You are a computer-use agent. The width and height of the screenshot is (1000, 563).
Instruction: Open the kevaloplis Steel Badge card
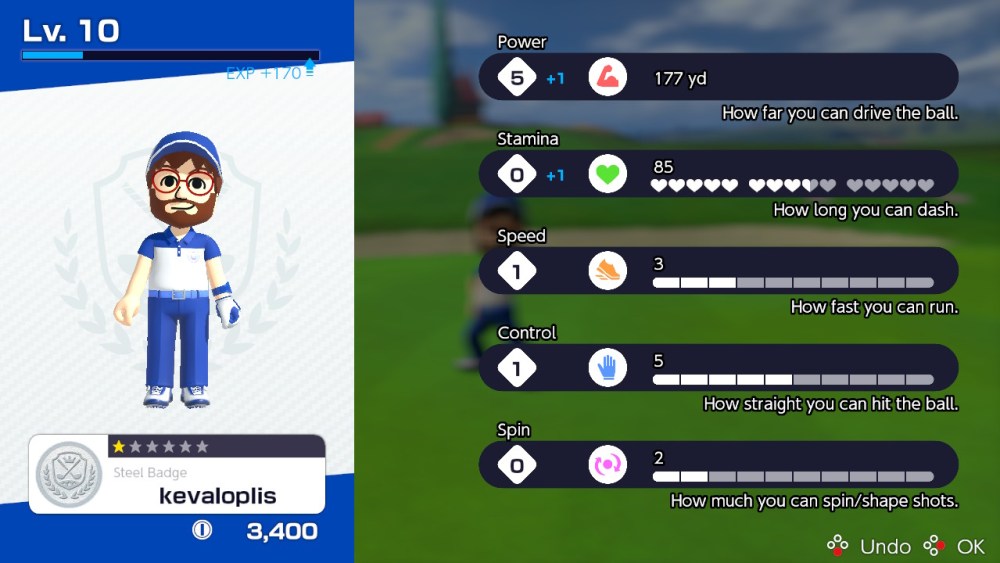click(x=177, y=474)
